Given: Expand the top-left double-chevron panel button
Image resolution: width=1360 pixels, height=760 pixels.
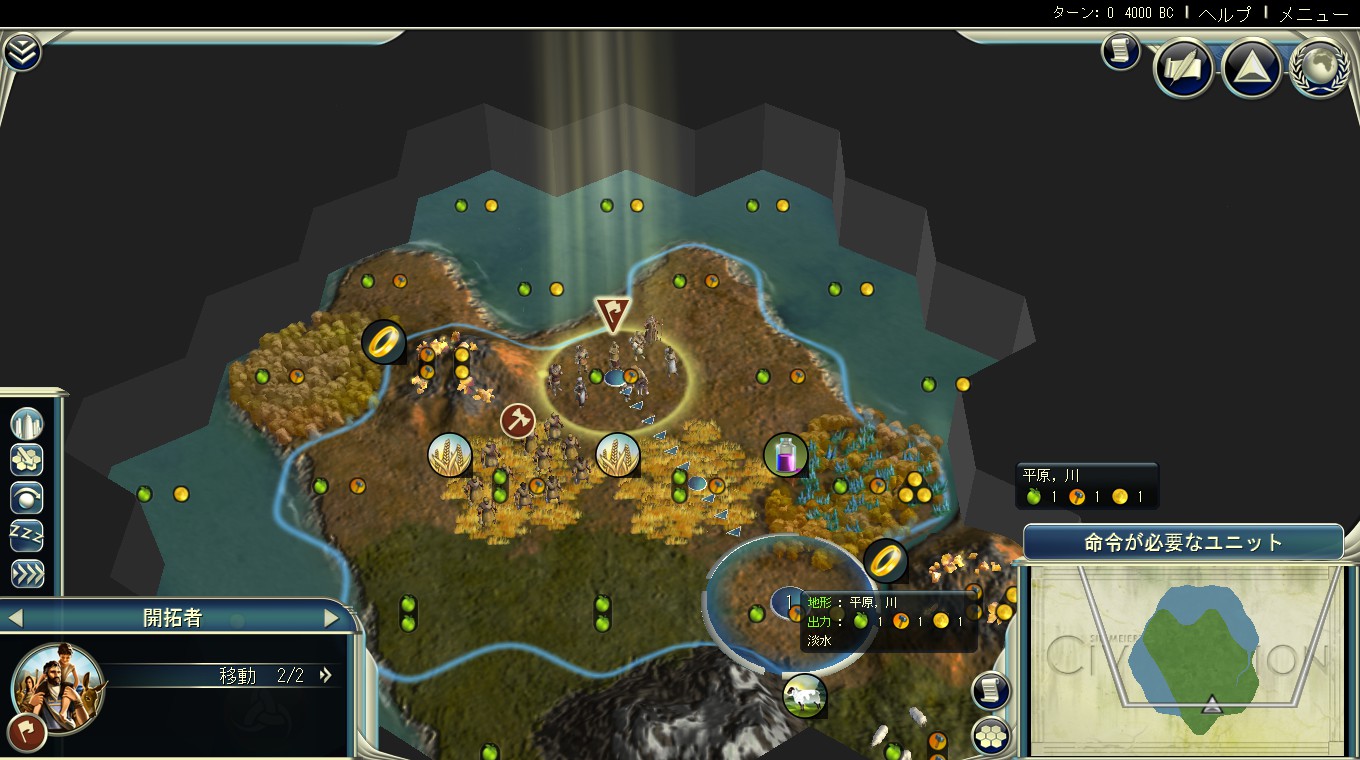Looking at the screenshot, I should (x=21, y=52).
